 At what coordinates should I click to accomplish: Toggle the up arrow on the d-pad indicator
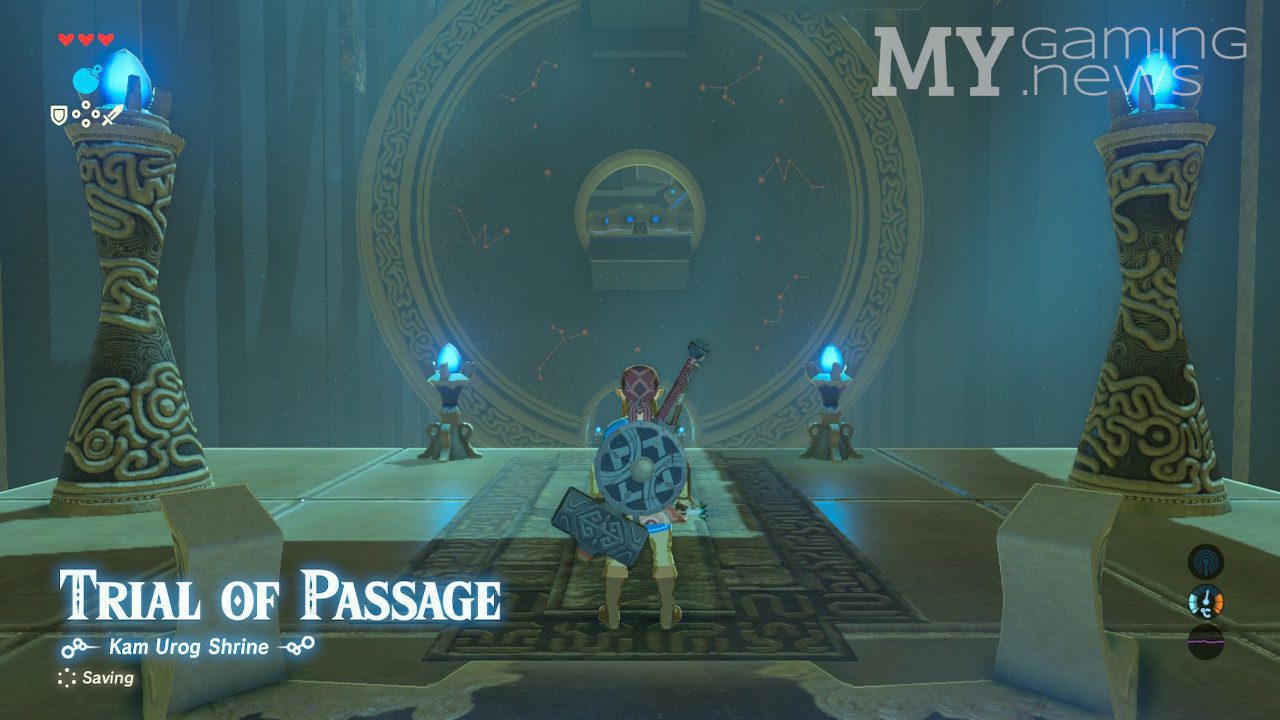click(x=86, y=104)
